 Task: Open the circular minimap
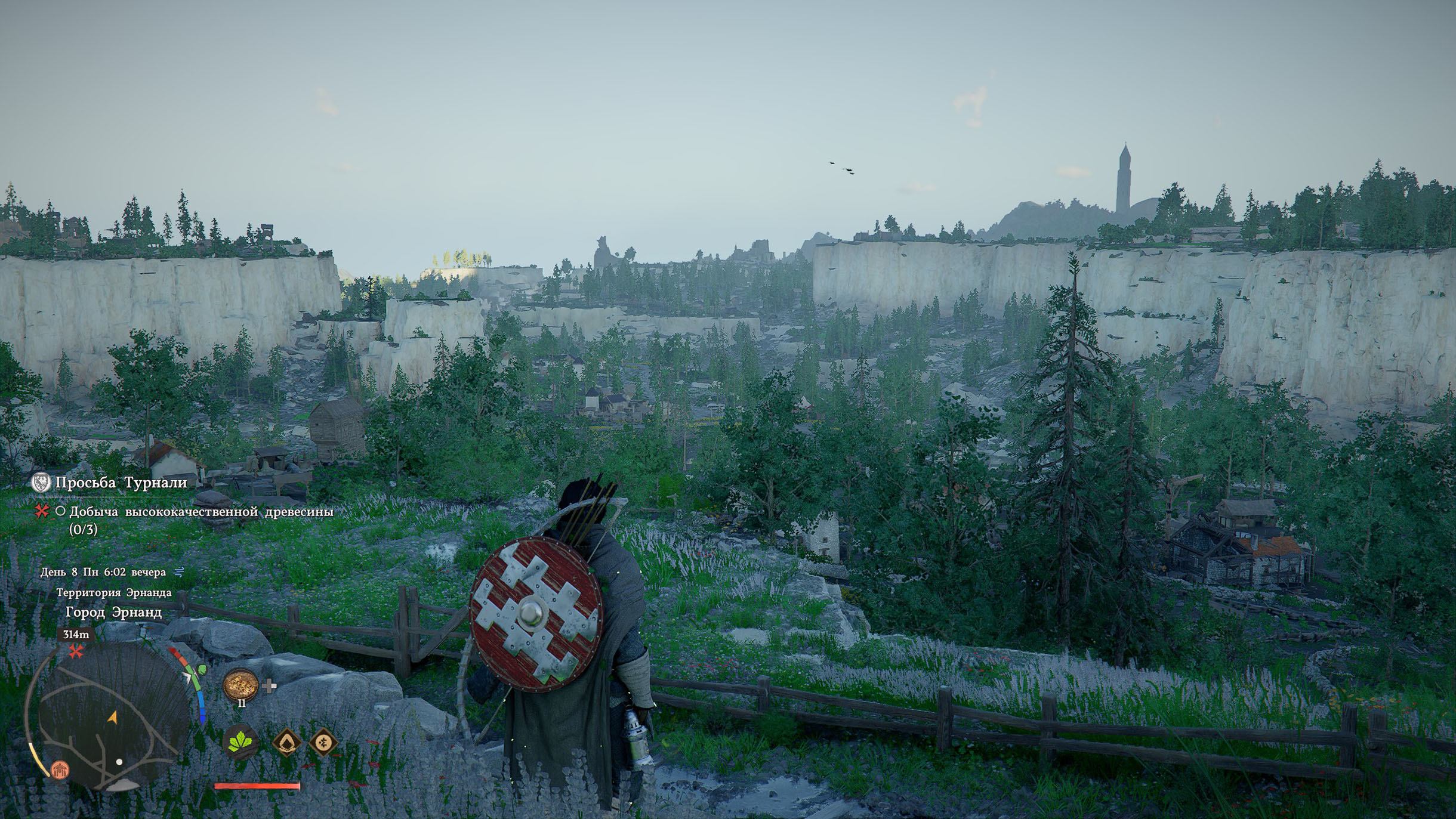[112, 717]
